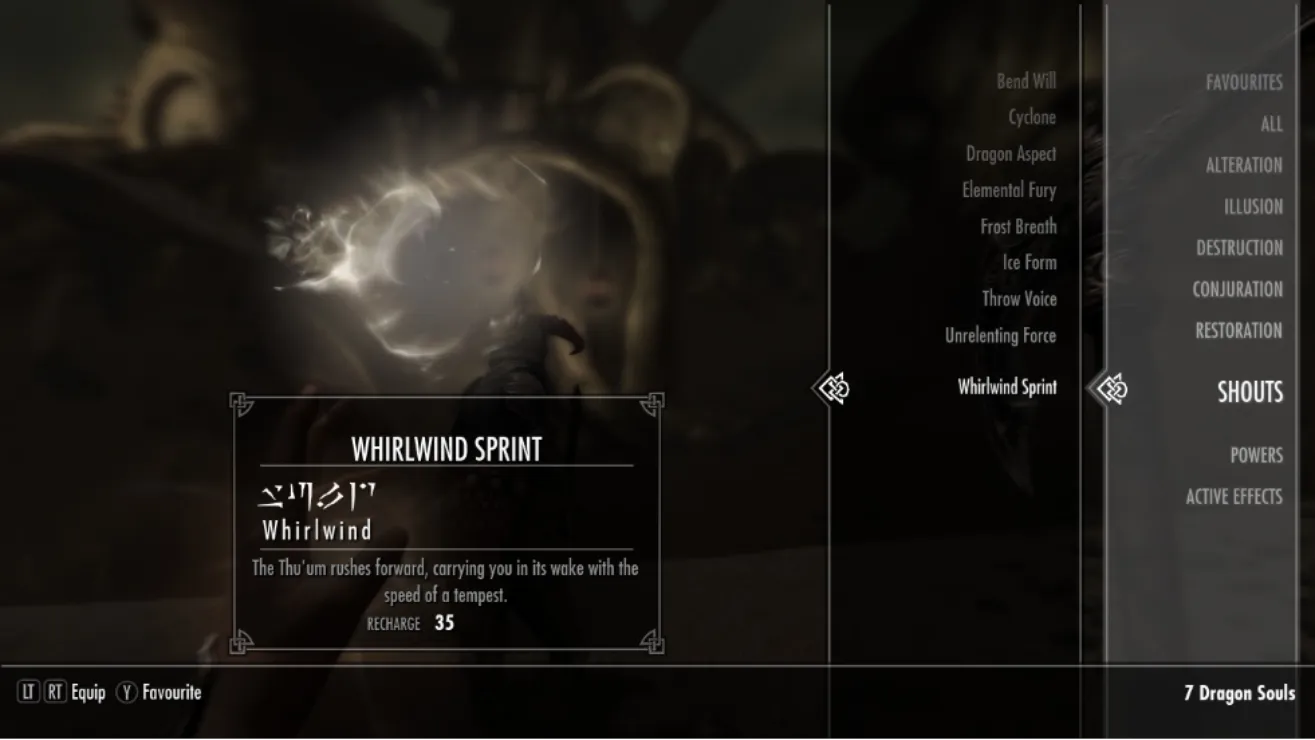
Task: Show All spells category
Action: click(x=1270, y=124)
